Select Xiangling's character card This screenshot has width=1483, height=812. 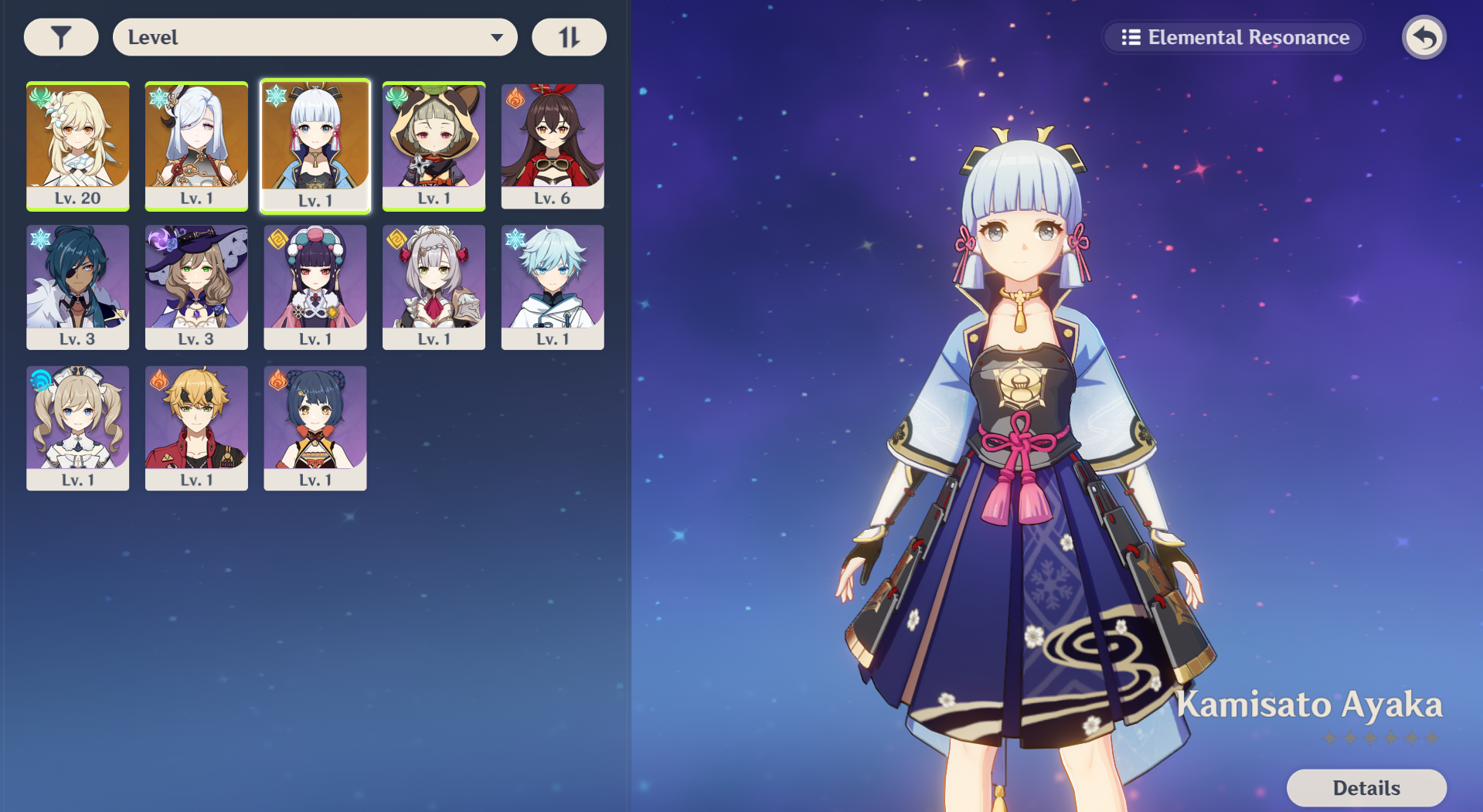pos(315,427)
